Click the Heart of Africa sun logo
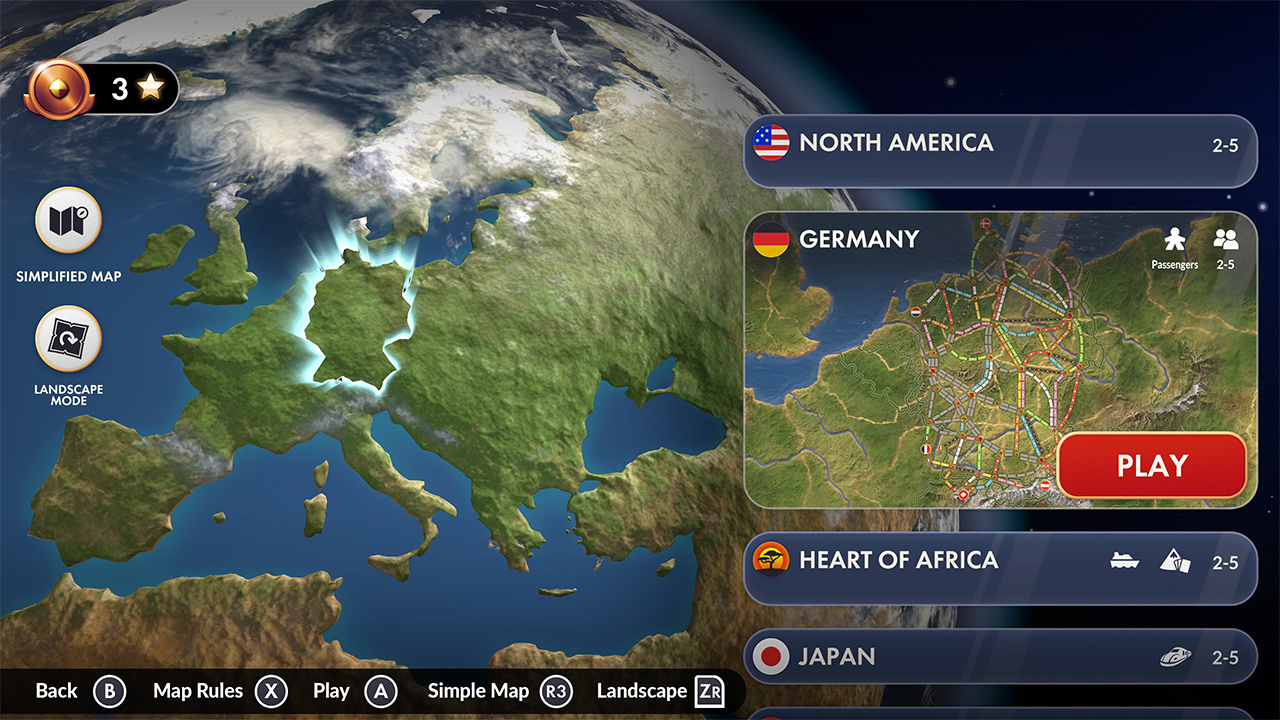This screenshot has width=1280, height=720. (770, 561)
